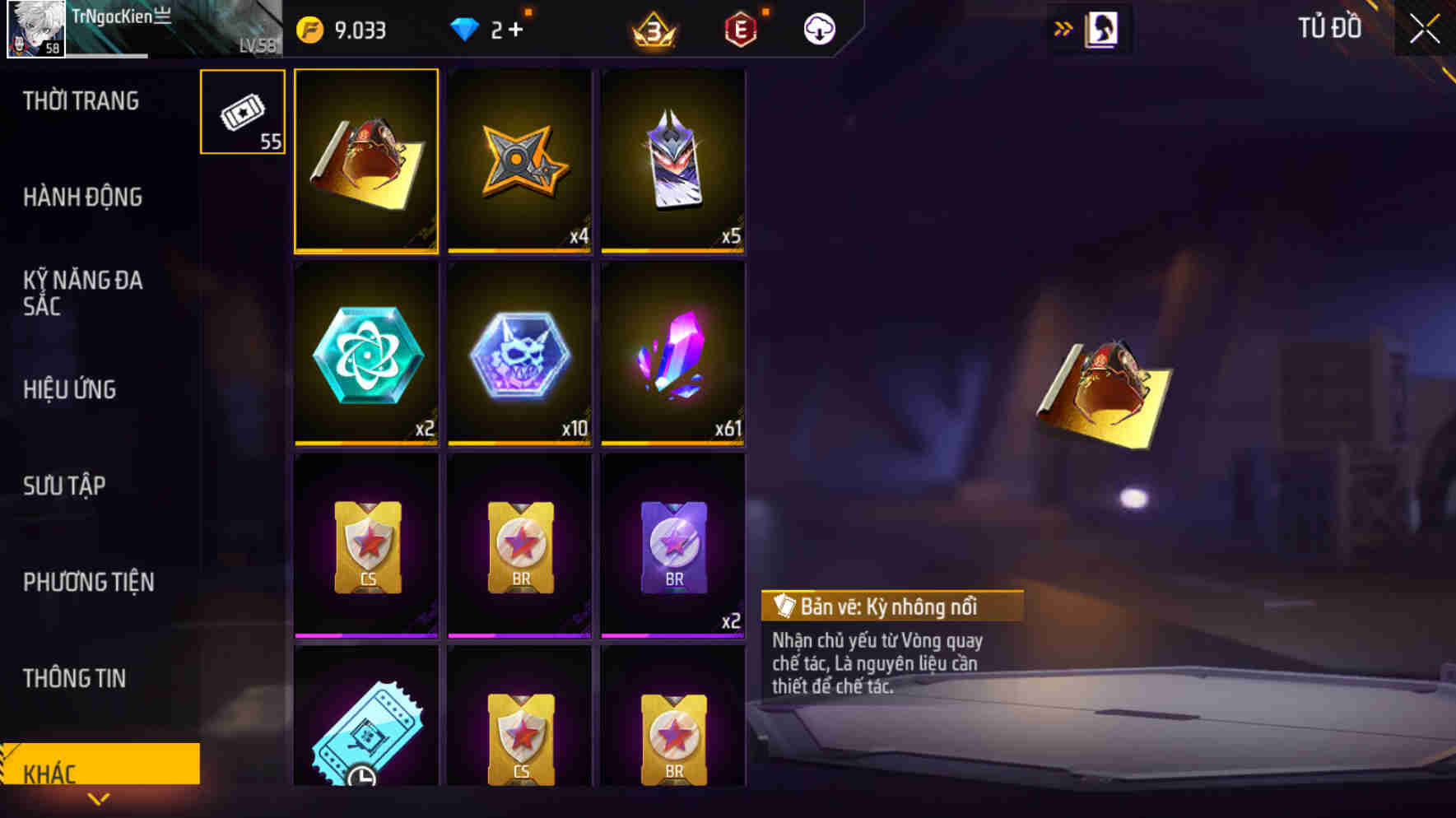This screenshot has width=1456, height=818.
Task: Click the gold progress bar under the blueprint
Action: pos(365,250)
